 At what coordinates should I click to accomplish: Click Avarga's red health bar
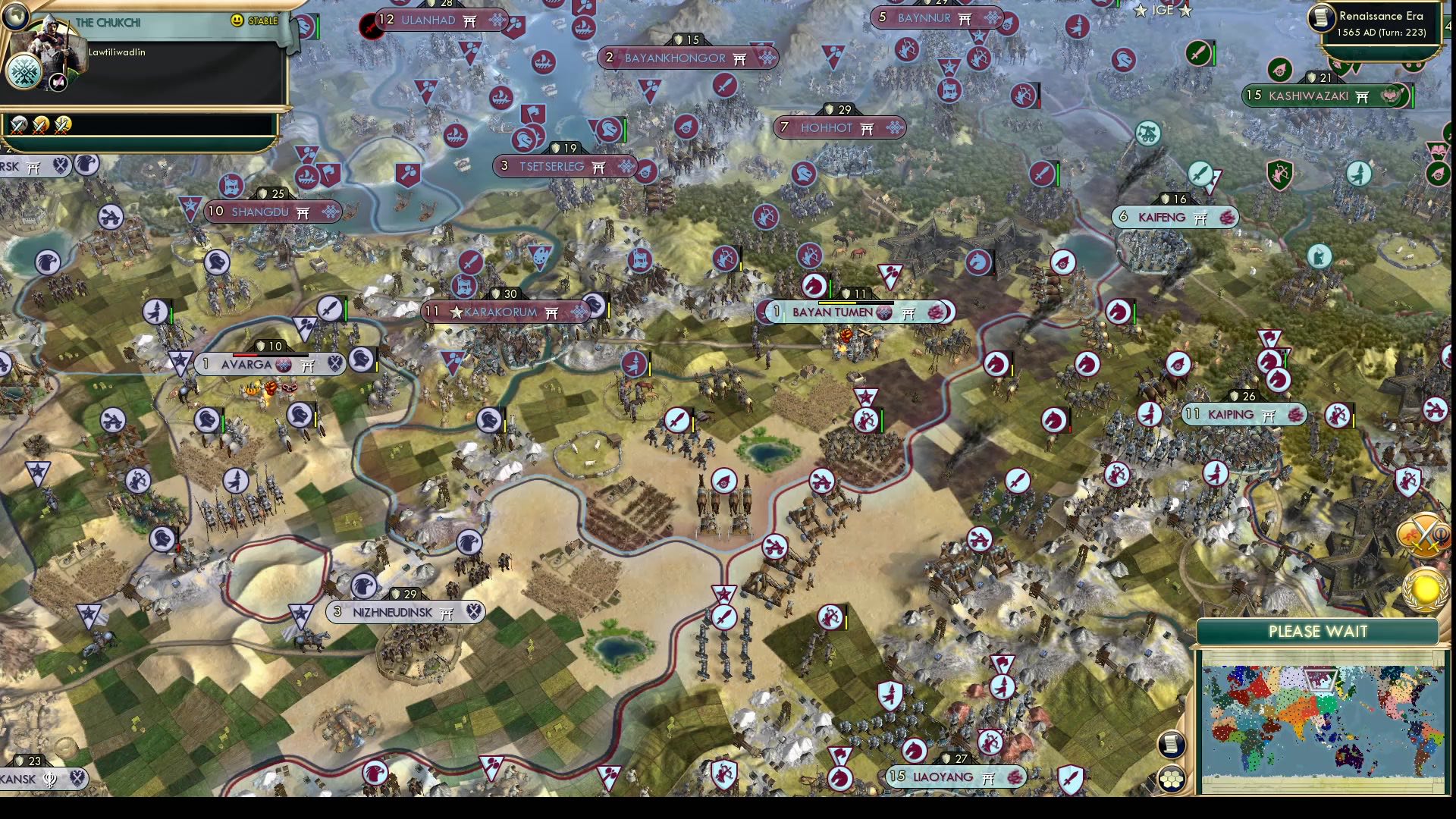point(245,355)
